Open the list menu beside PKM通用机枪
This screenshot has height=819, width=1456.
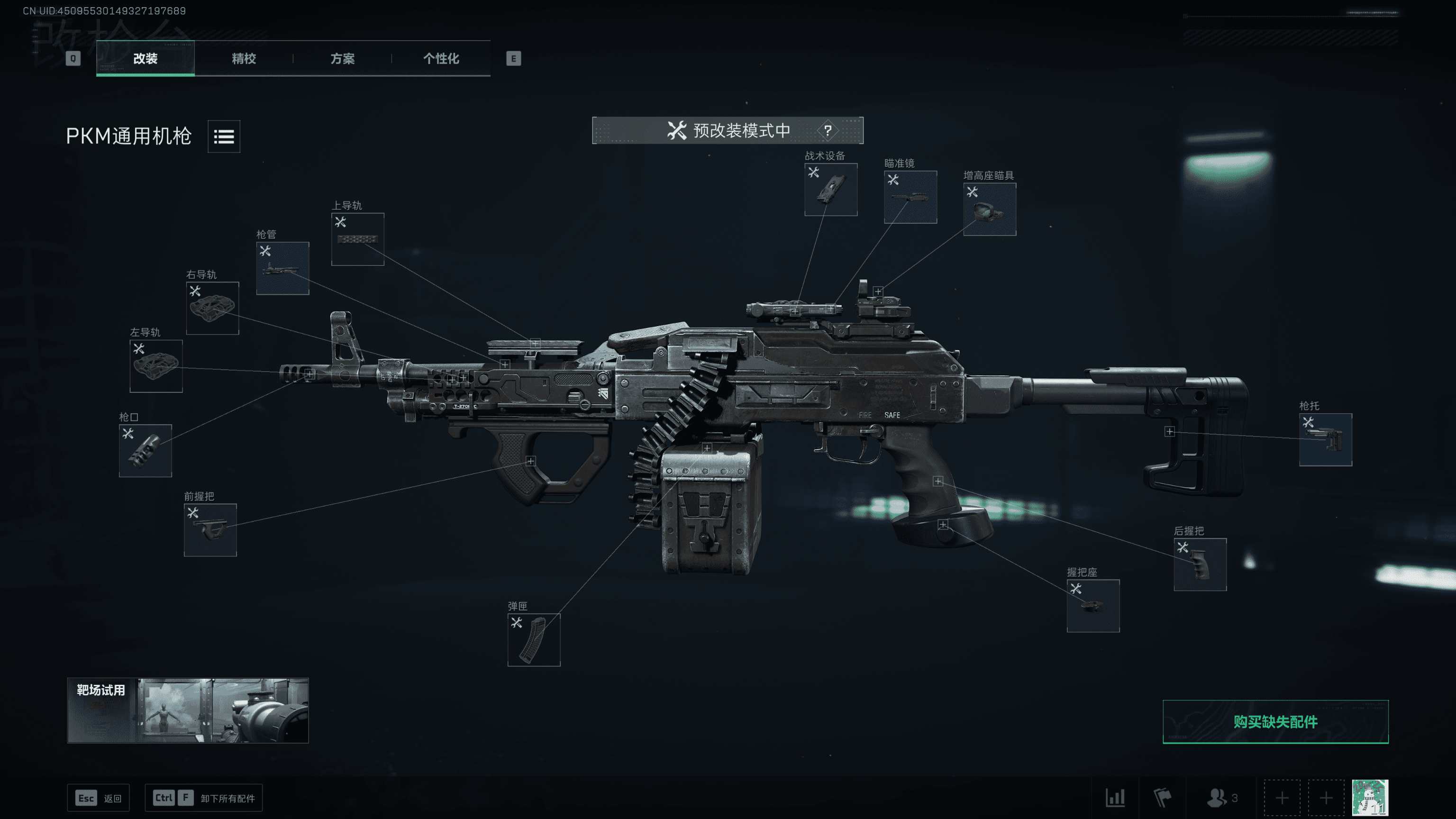point(224,136)
